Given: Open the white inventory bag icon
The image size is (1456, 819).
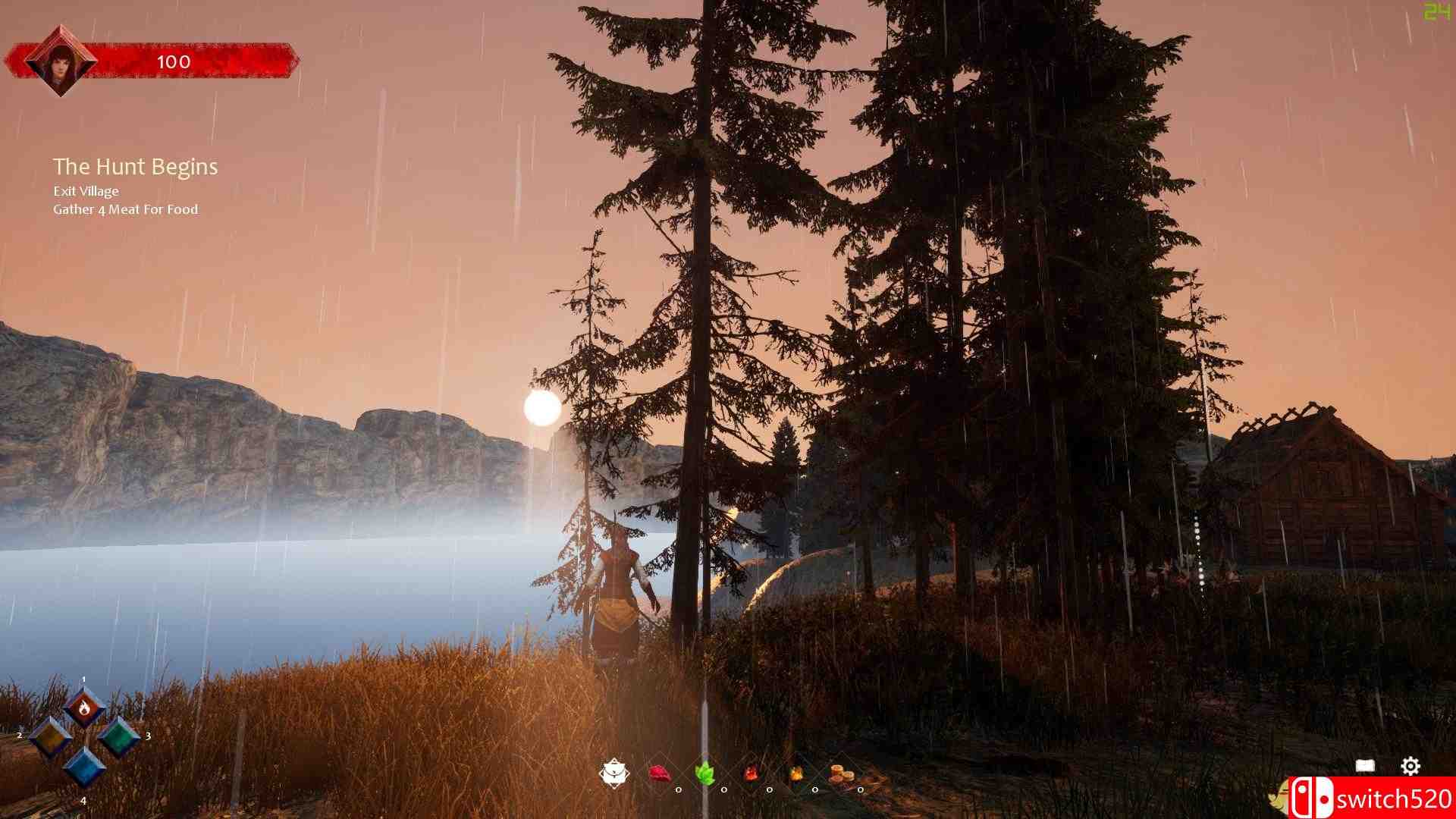Looking at the screenshot, I should point(613,773).
